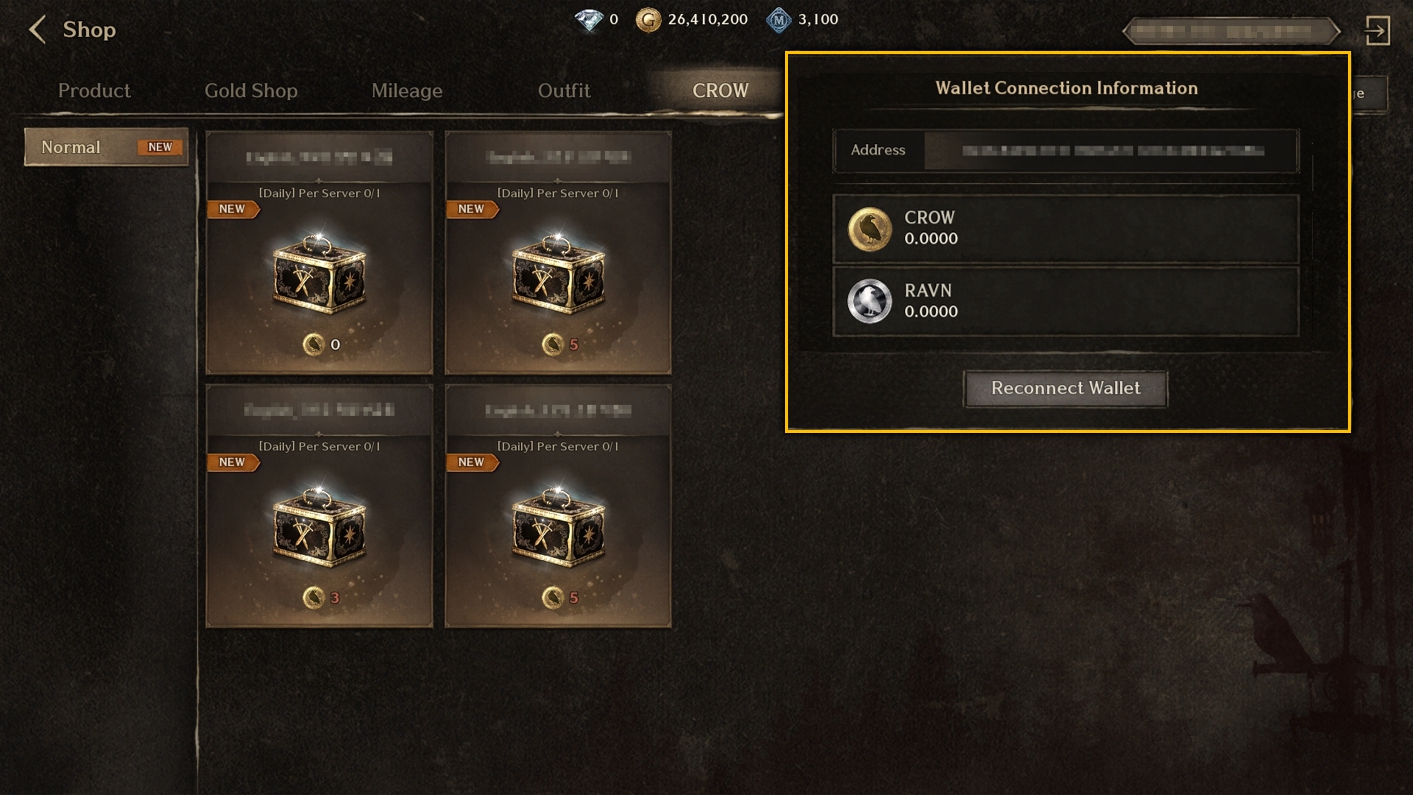The height and width of the screenshot is (795, 1413).
Task: Click the CROW token balance row
Action: click(1066, 229)
